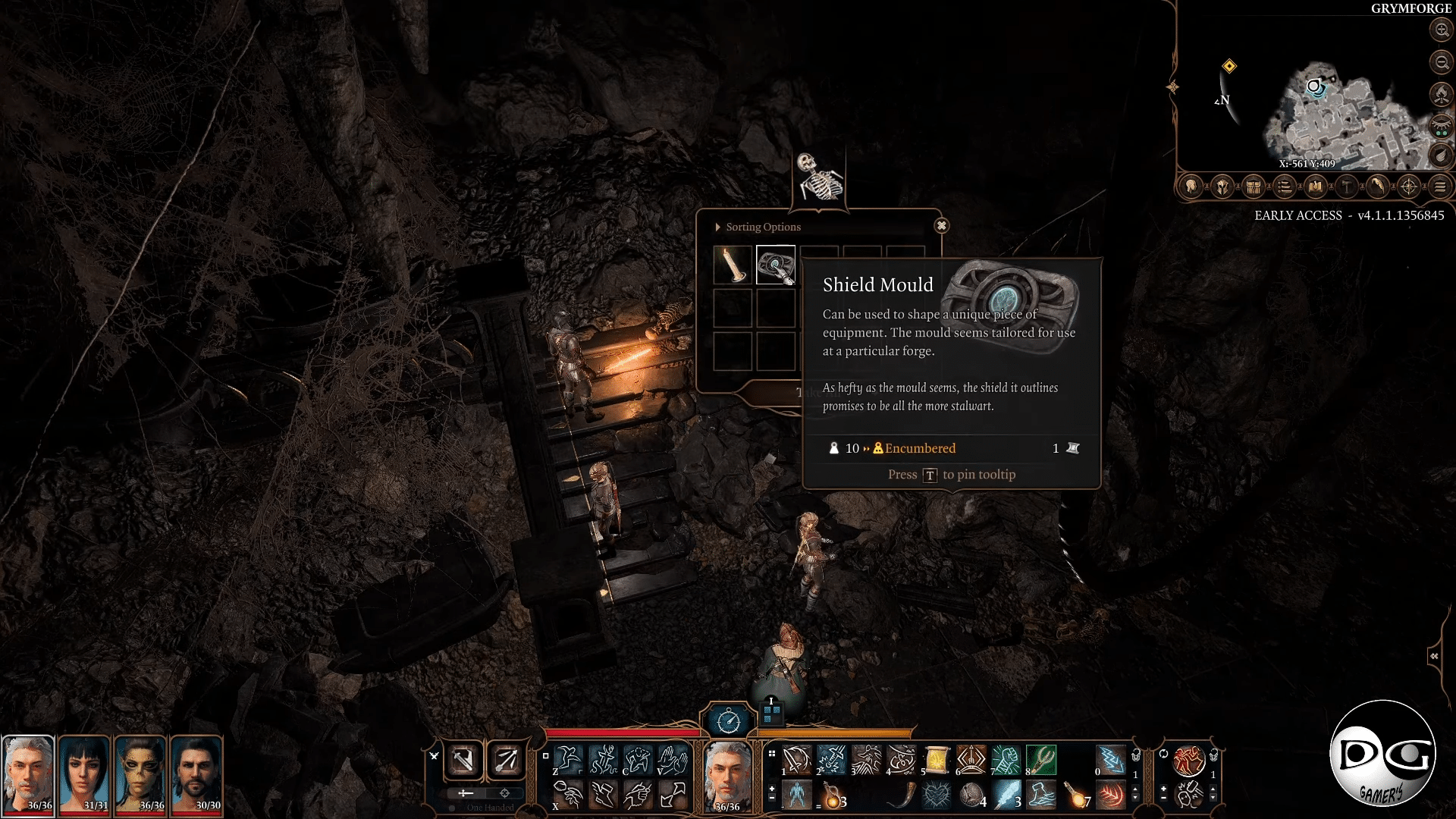Enable the non-lethal attack X toggle

click(434, 756)
